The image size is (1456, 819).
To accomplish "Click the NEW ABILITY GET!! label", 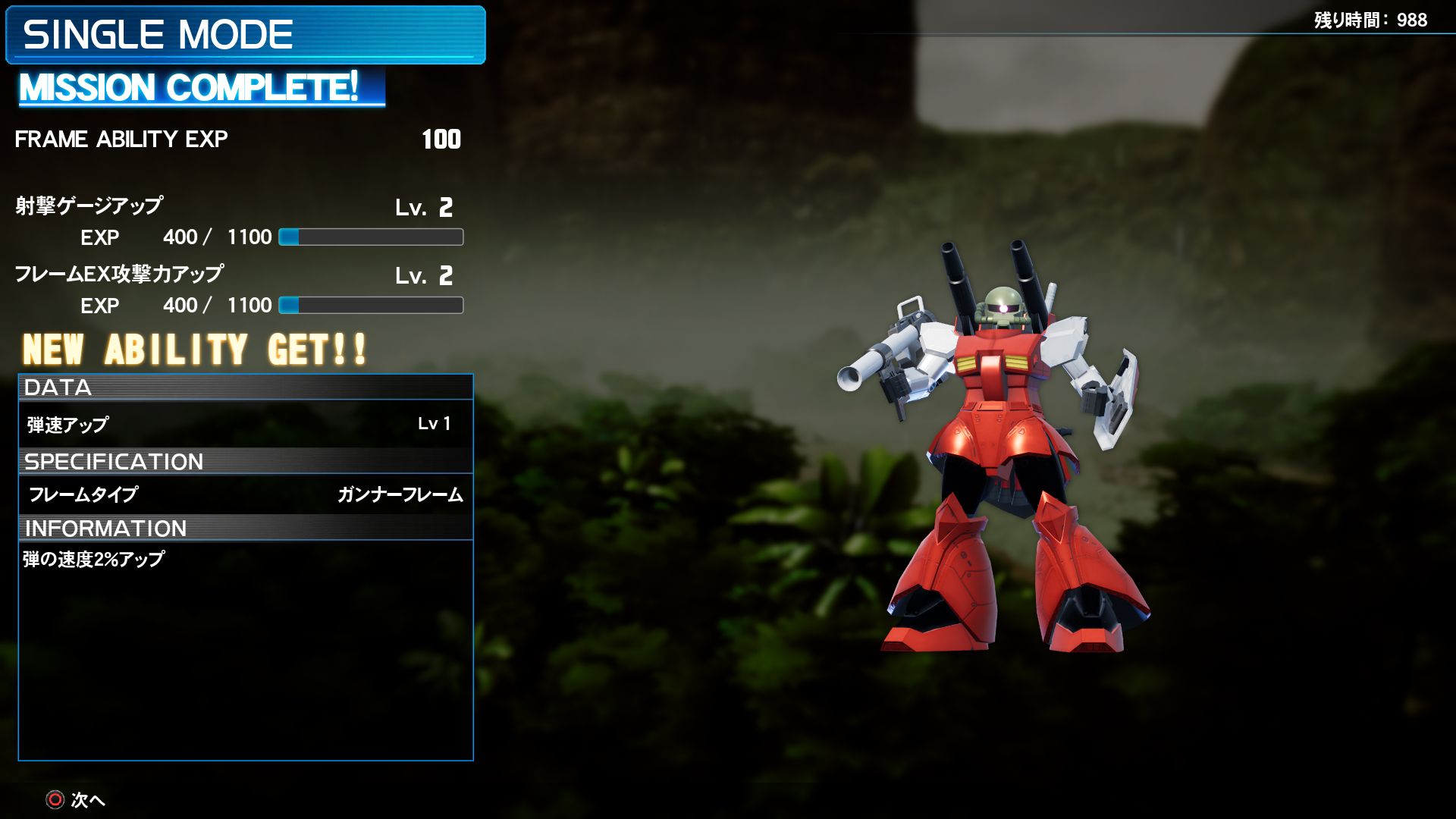I will [x=193, y=350].
